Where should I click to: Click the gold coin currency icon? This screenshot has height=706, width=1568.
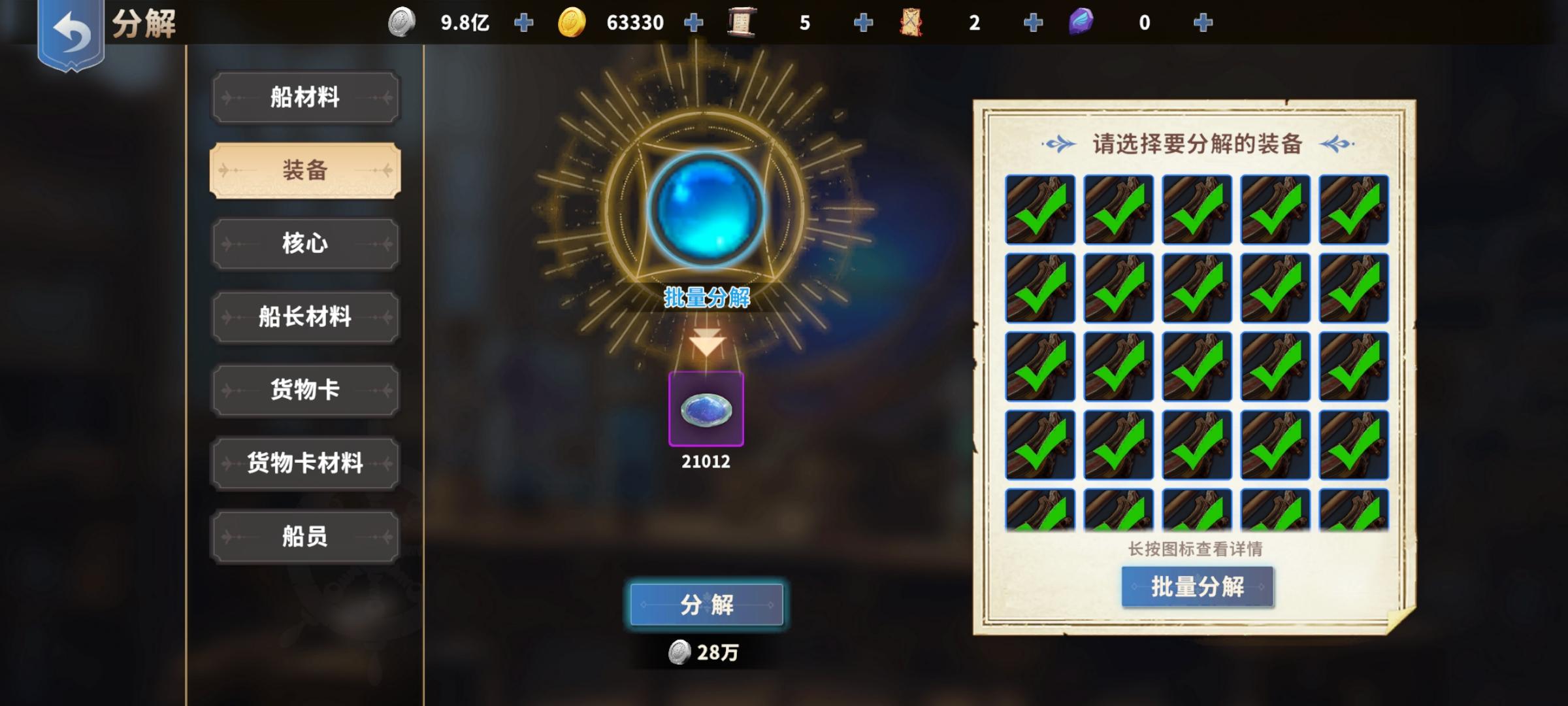(x=572, y=22)
